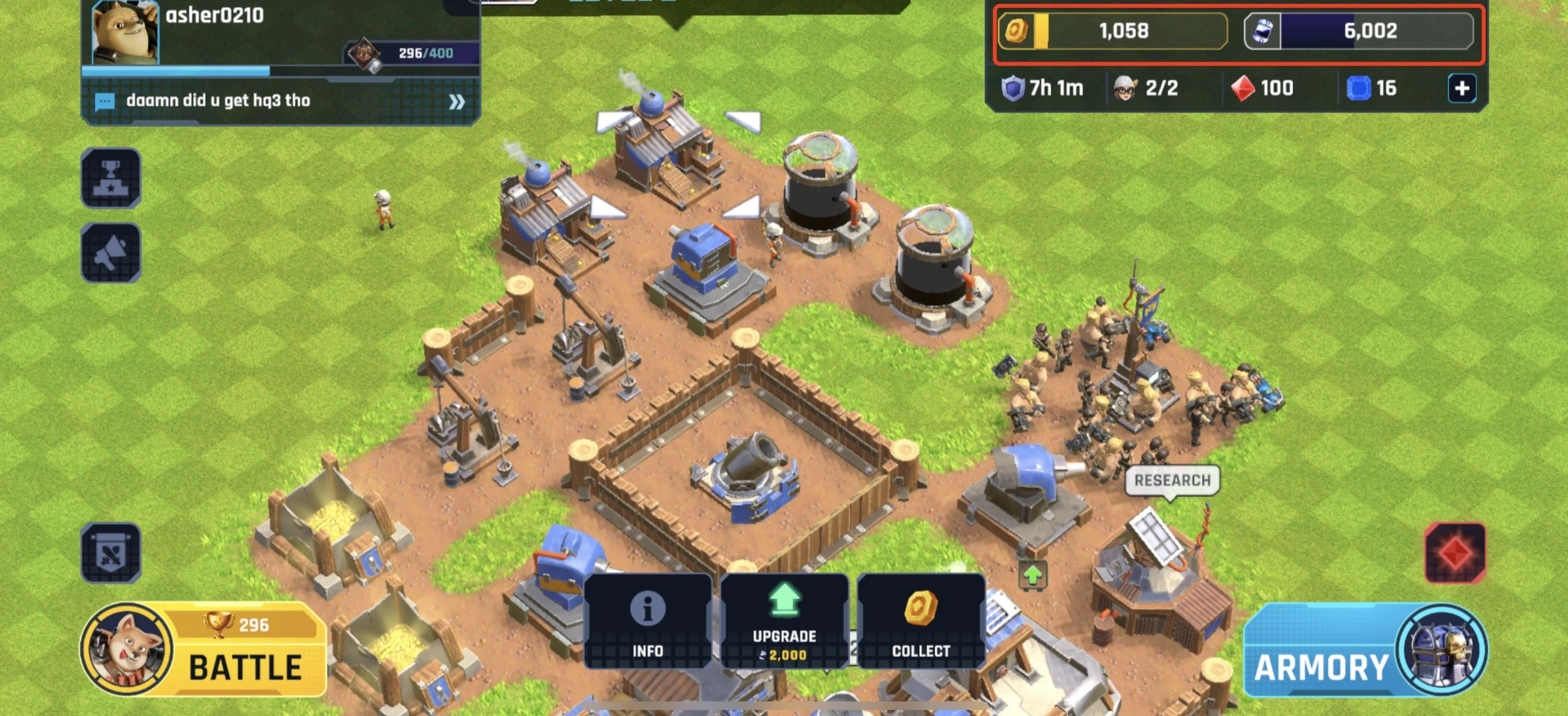Add more currency with the plus button

click(x=1462, y=88)
